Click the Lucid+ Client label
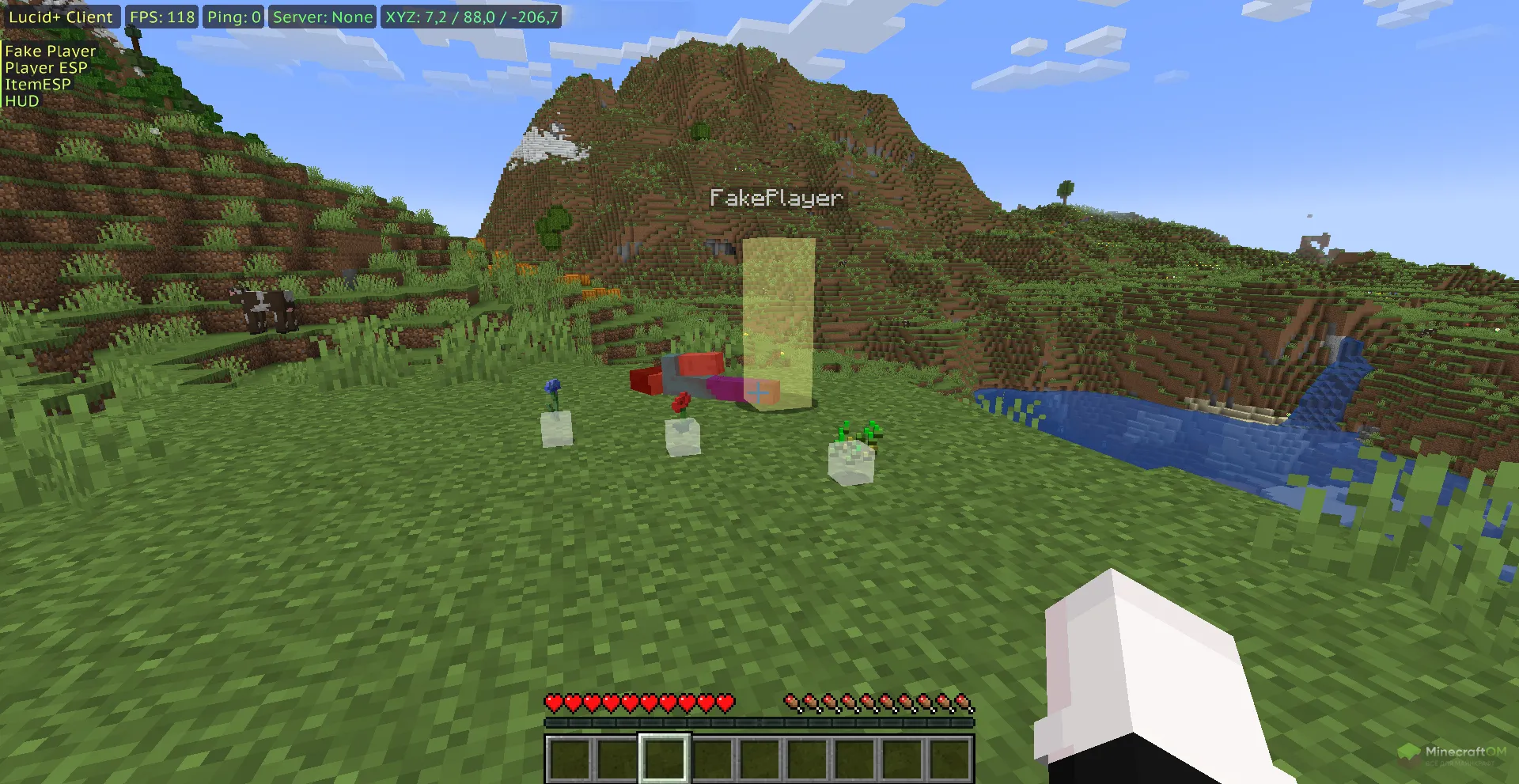 pos(61,17)
